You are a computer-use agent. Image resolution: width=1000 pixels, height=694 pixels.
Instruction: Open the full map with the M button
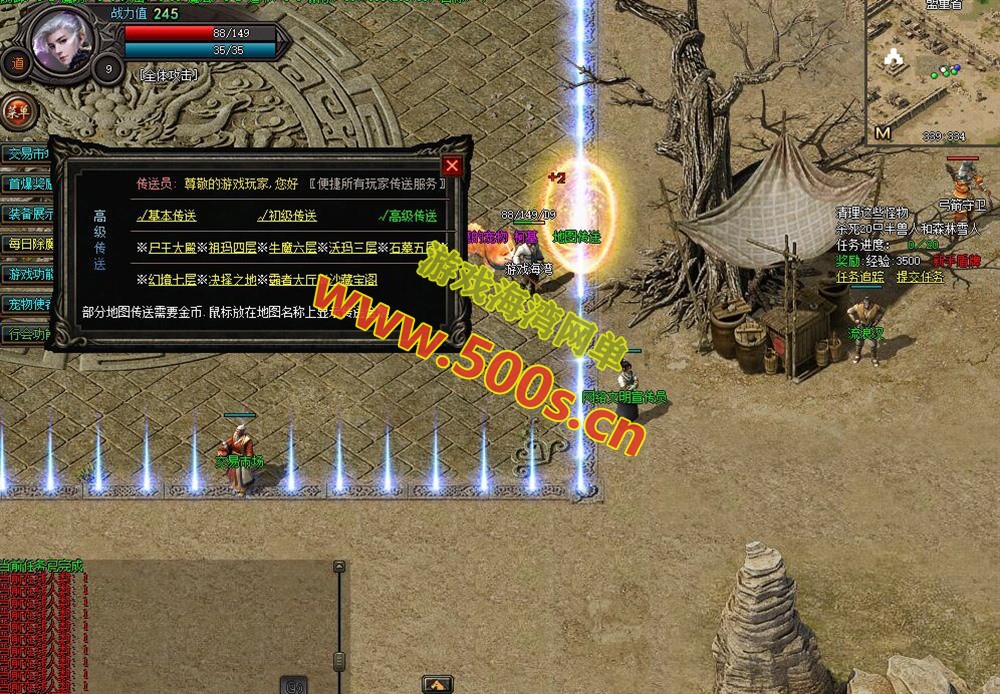(x=882, y=132)
